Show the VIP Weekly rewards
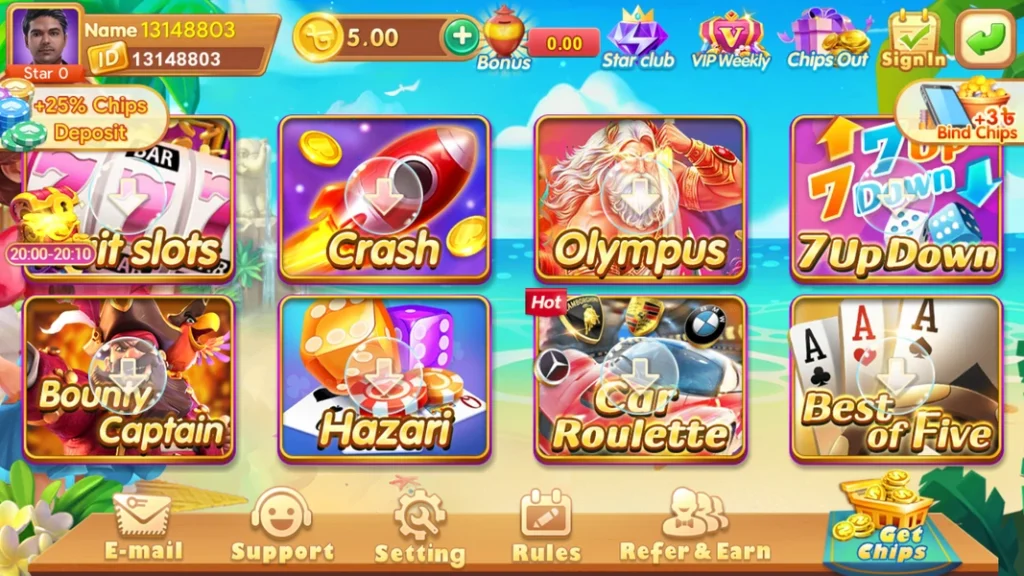Viewport: 1024px width, 576px height. 731,39
